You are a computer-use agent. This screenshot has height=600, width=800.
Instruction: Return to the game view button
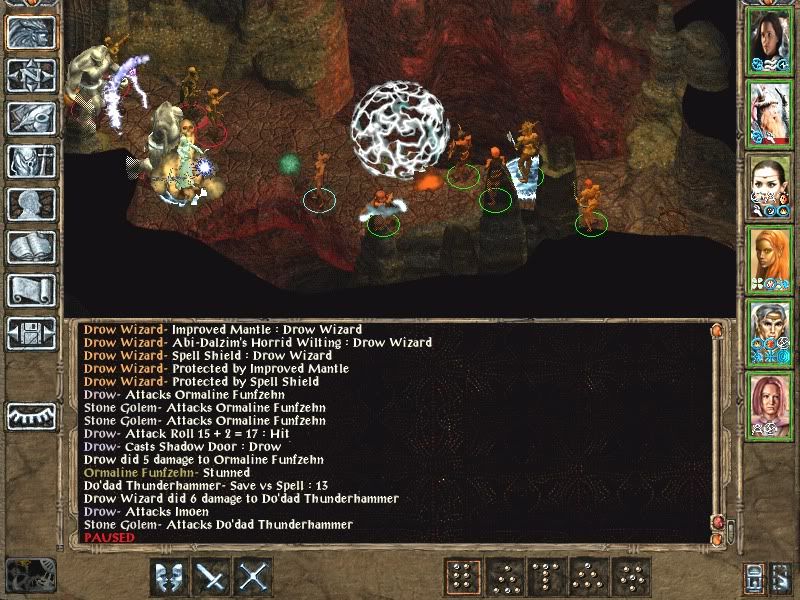(x=30, y=33)
